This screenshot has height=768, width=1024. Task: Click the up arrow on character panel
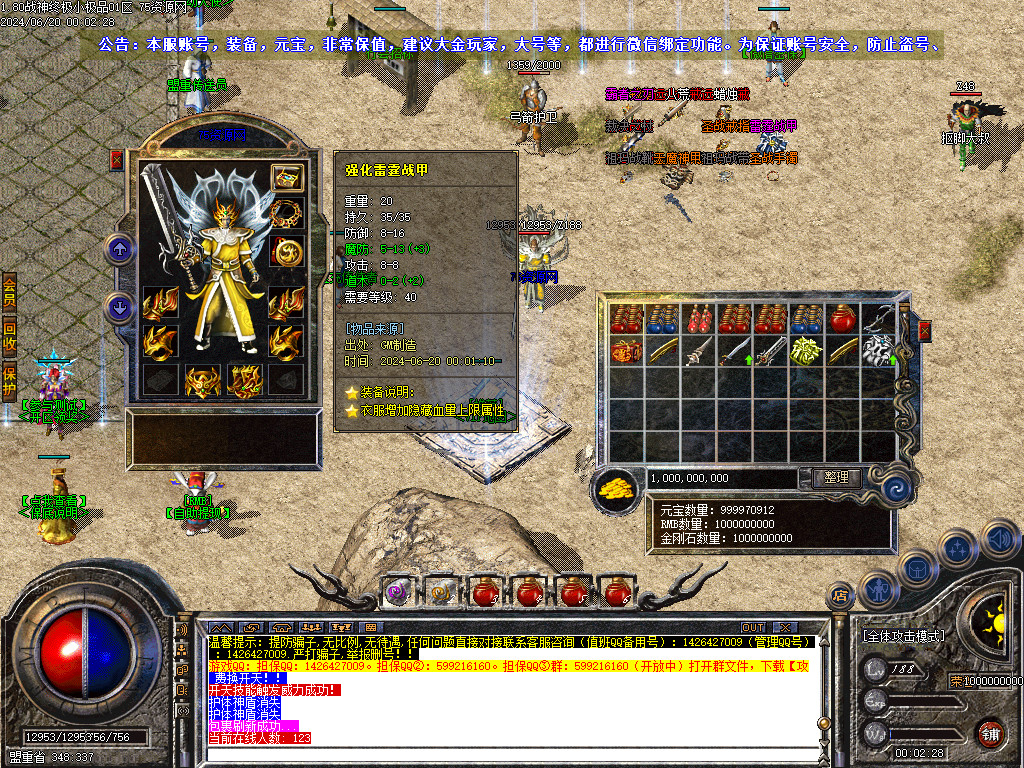[x=121, y=249]
